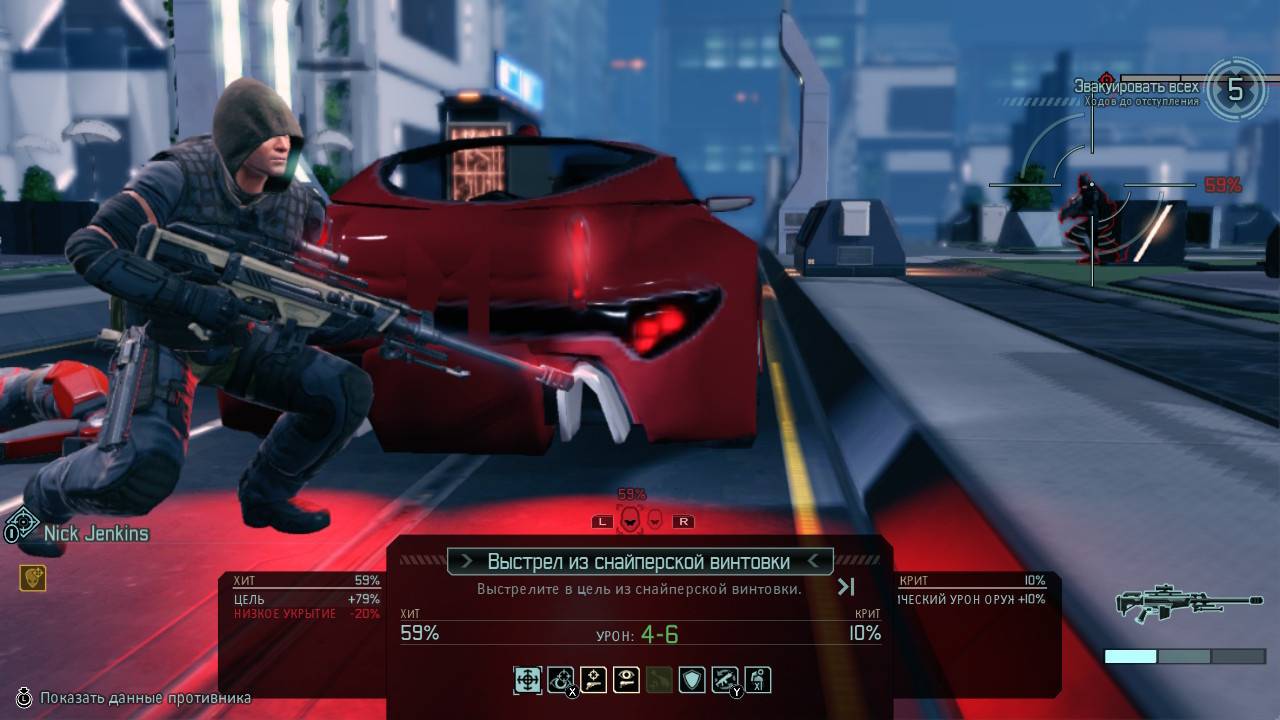Switch to the second enemy head target

(655, 520)
